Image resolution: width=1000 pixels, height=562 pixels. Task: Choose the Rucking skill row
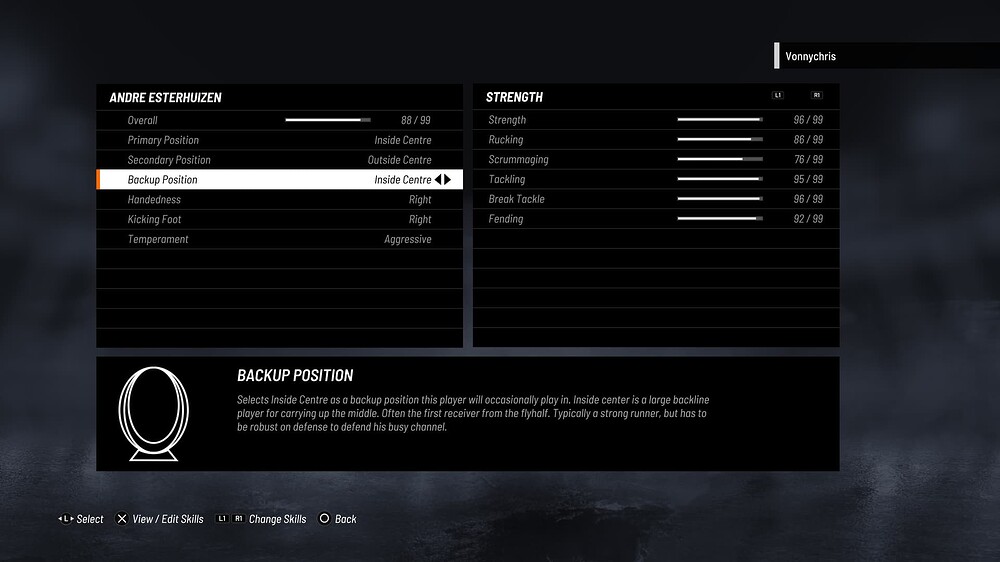click(x=655, y=140)
